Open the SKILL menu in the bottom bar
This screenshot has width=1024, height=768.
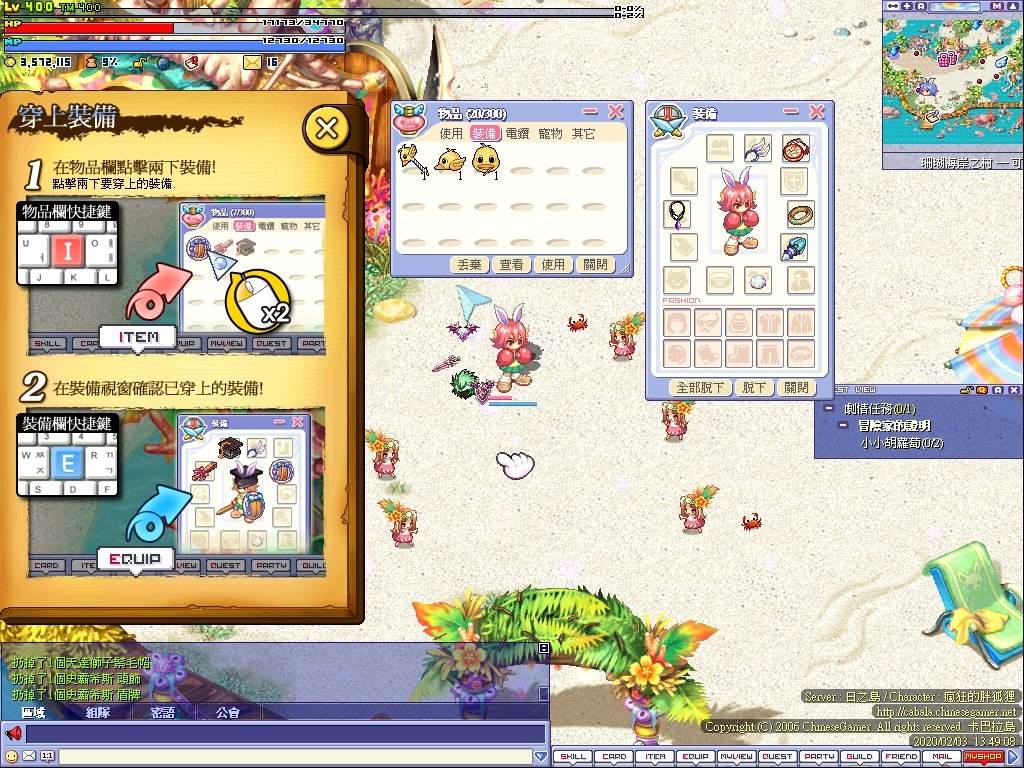tap(573, 757)
